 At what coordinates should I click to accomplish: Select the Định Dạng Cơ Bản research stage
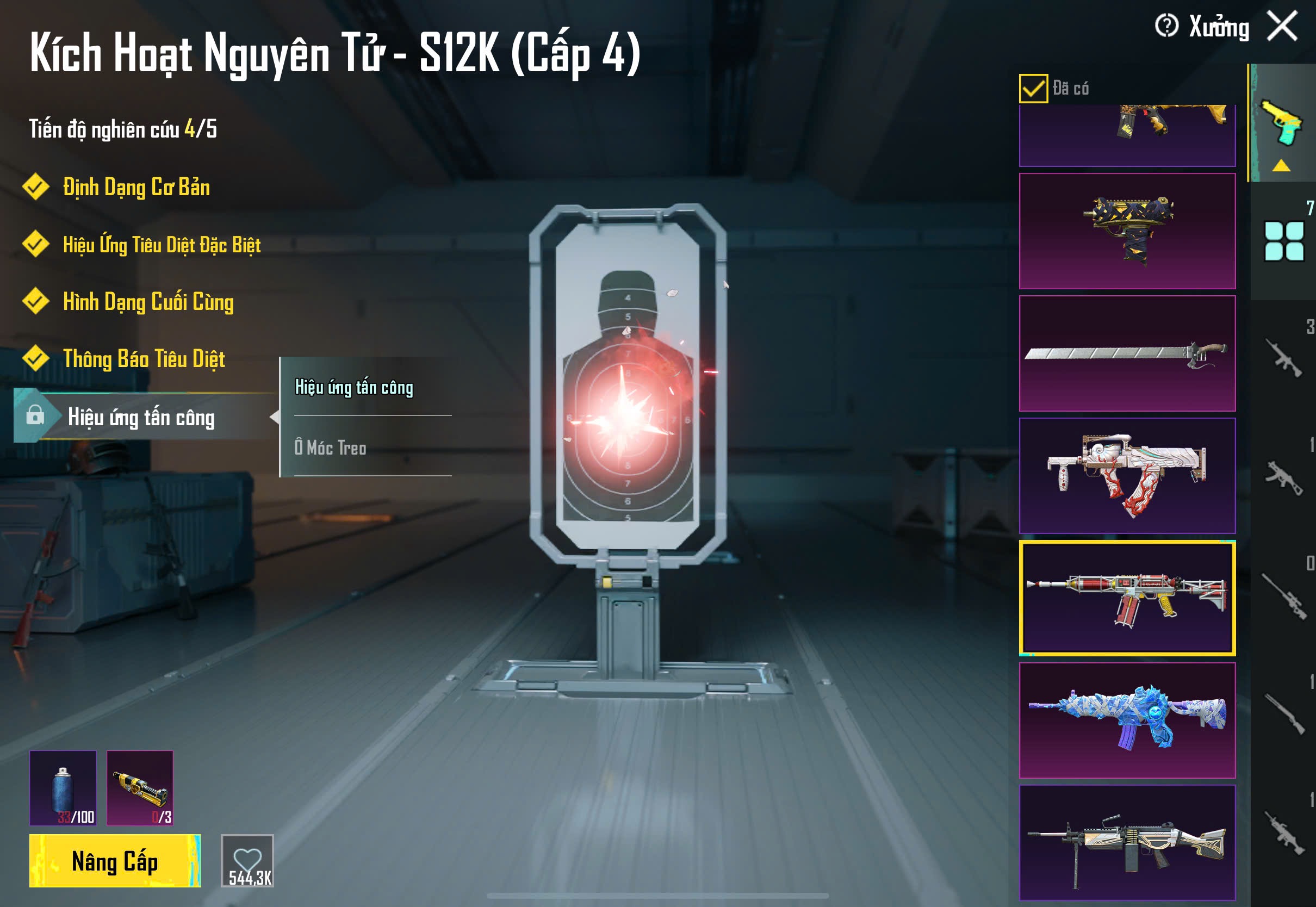(136, 188)
